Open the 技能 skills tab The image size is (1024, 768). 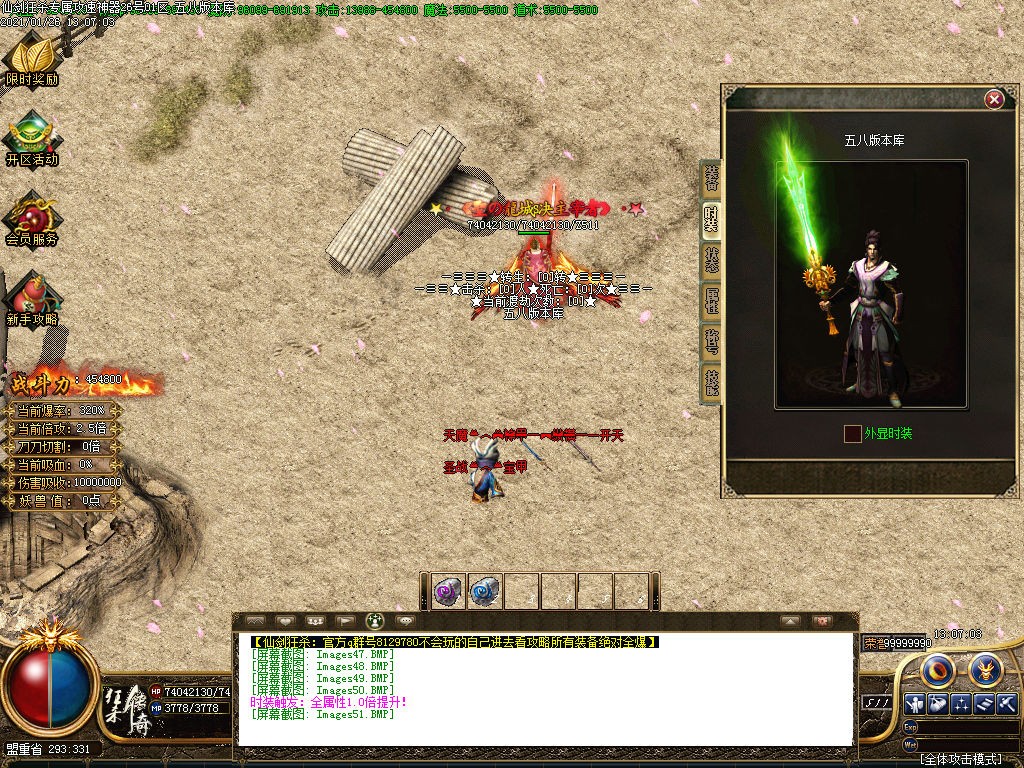[711, 382]
